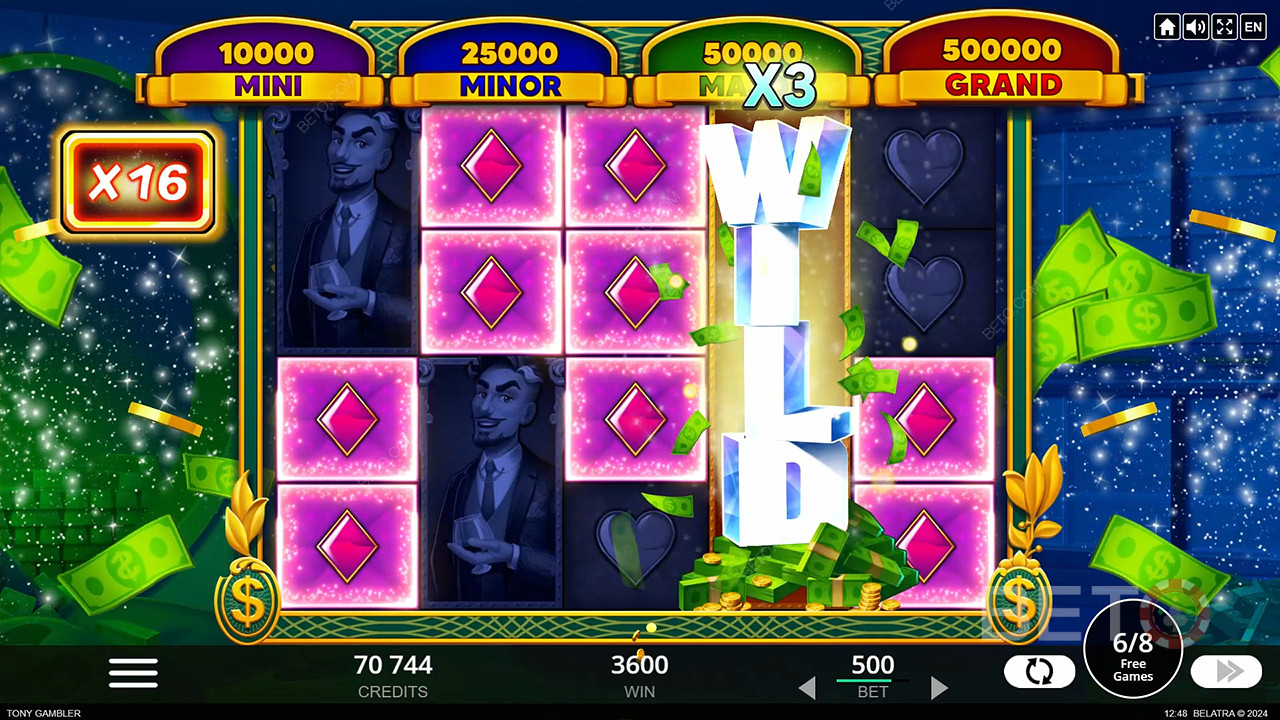Screen dimensions: 1280x720
Task: Toggle the autoplay circular arrows button
Action: tap(1039, 672)
